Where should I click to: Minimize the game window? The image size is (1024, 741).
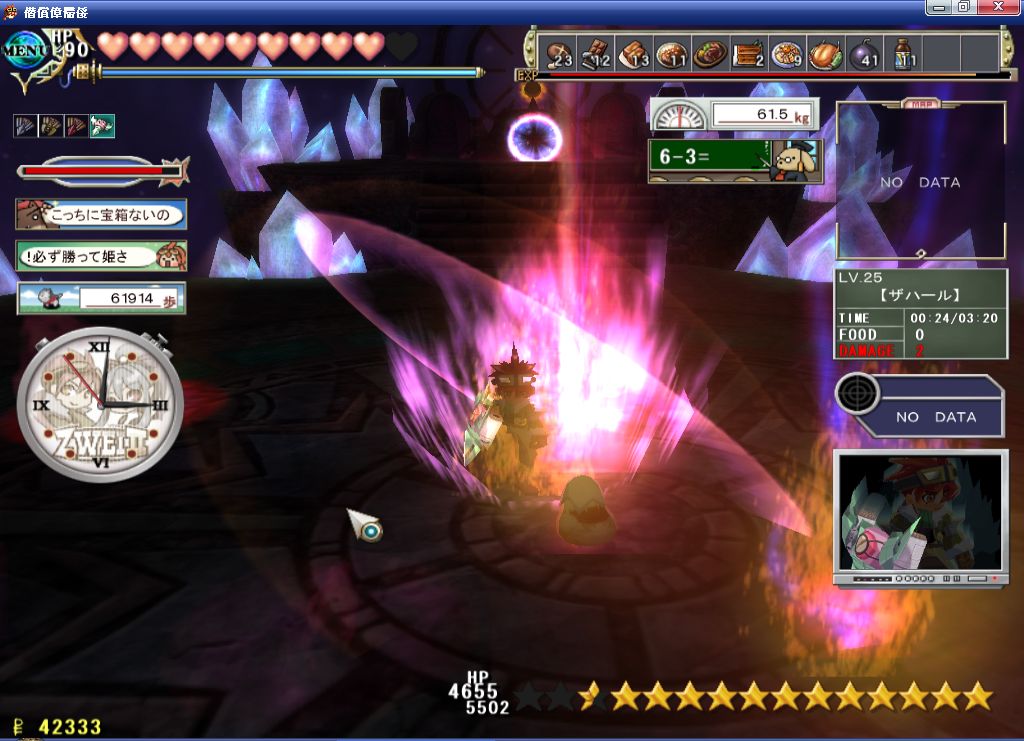938,7
